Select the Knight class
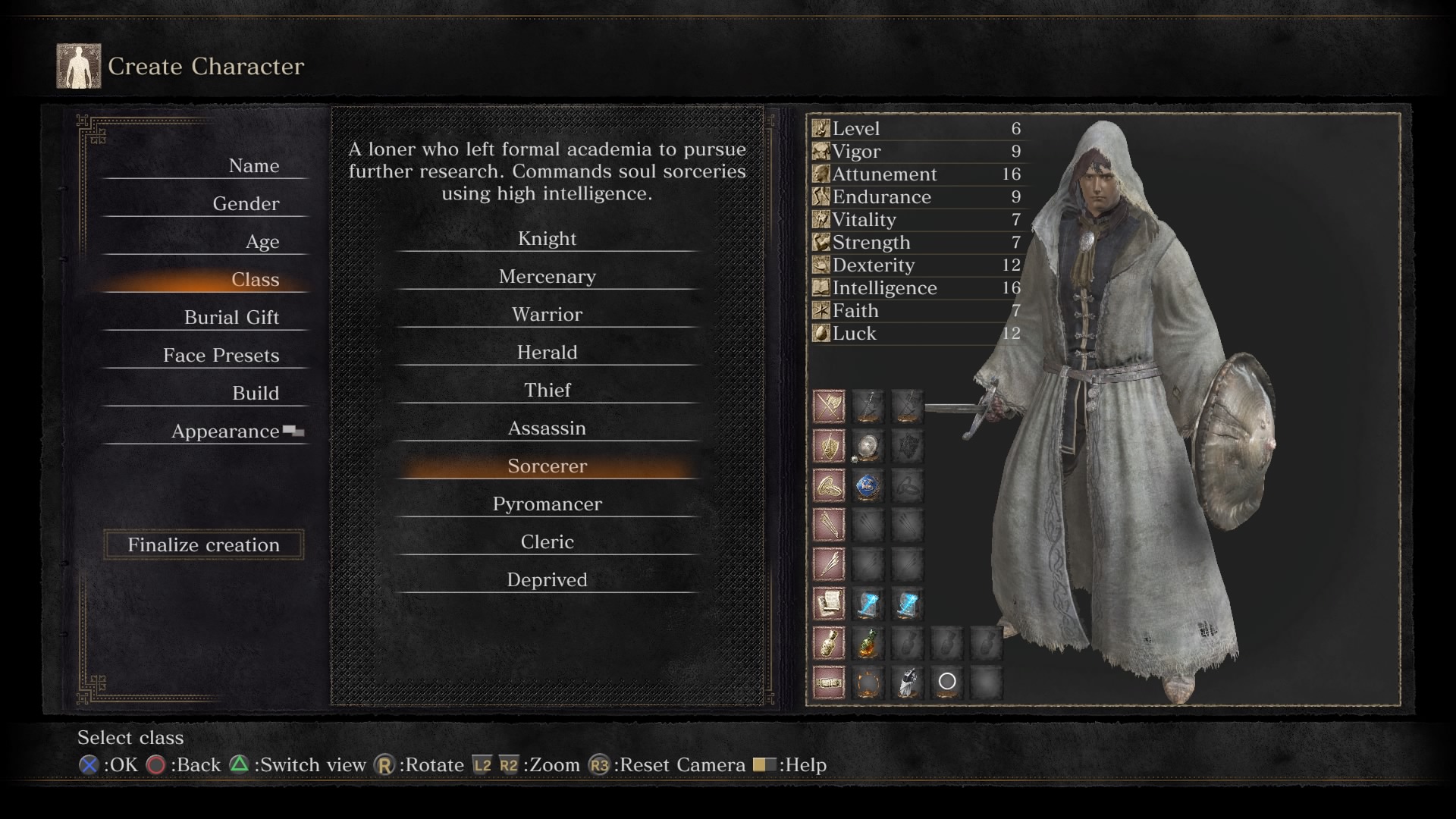This screenshot has height=819, width=1456. click(547, 239)
